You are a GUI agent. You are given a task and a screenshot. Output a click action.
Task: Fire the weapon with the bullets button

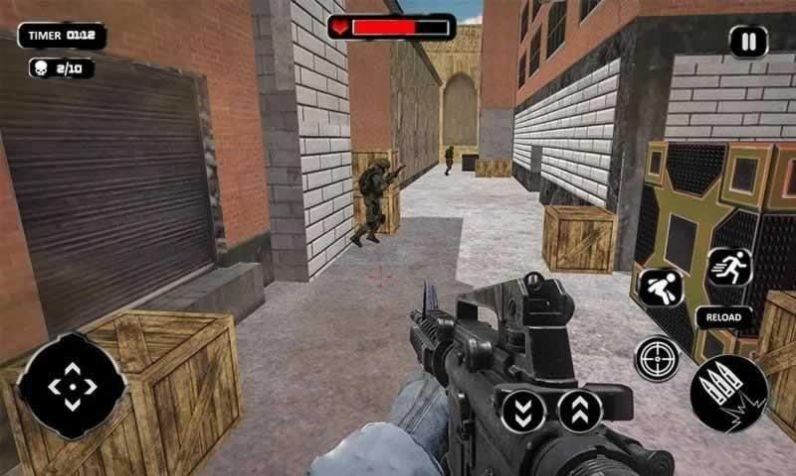pos(729,393)
